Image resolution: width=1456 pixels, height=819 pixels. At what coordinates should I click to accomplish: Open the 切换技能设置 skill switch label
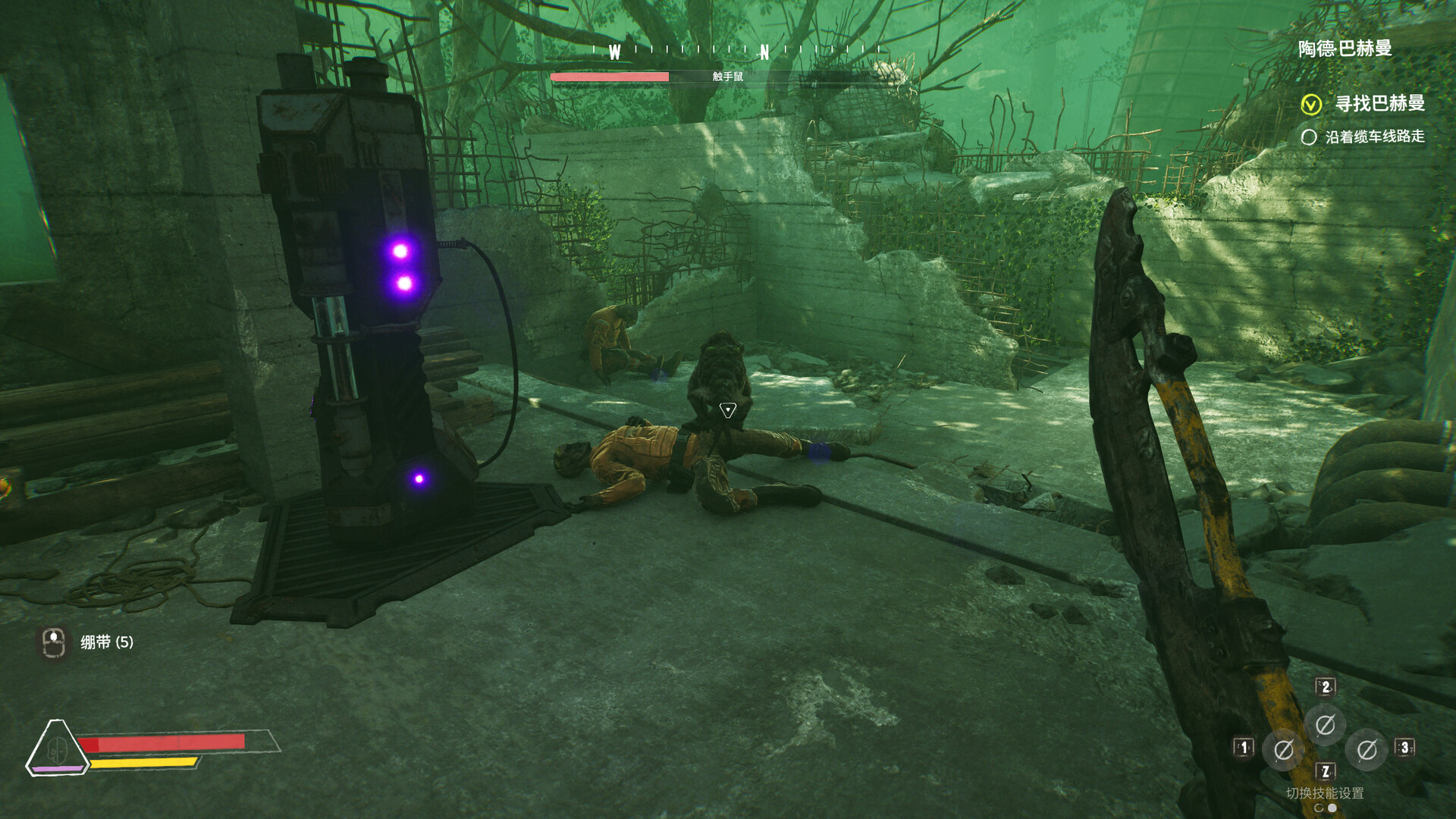[x=1325, y=793]
